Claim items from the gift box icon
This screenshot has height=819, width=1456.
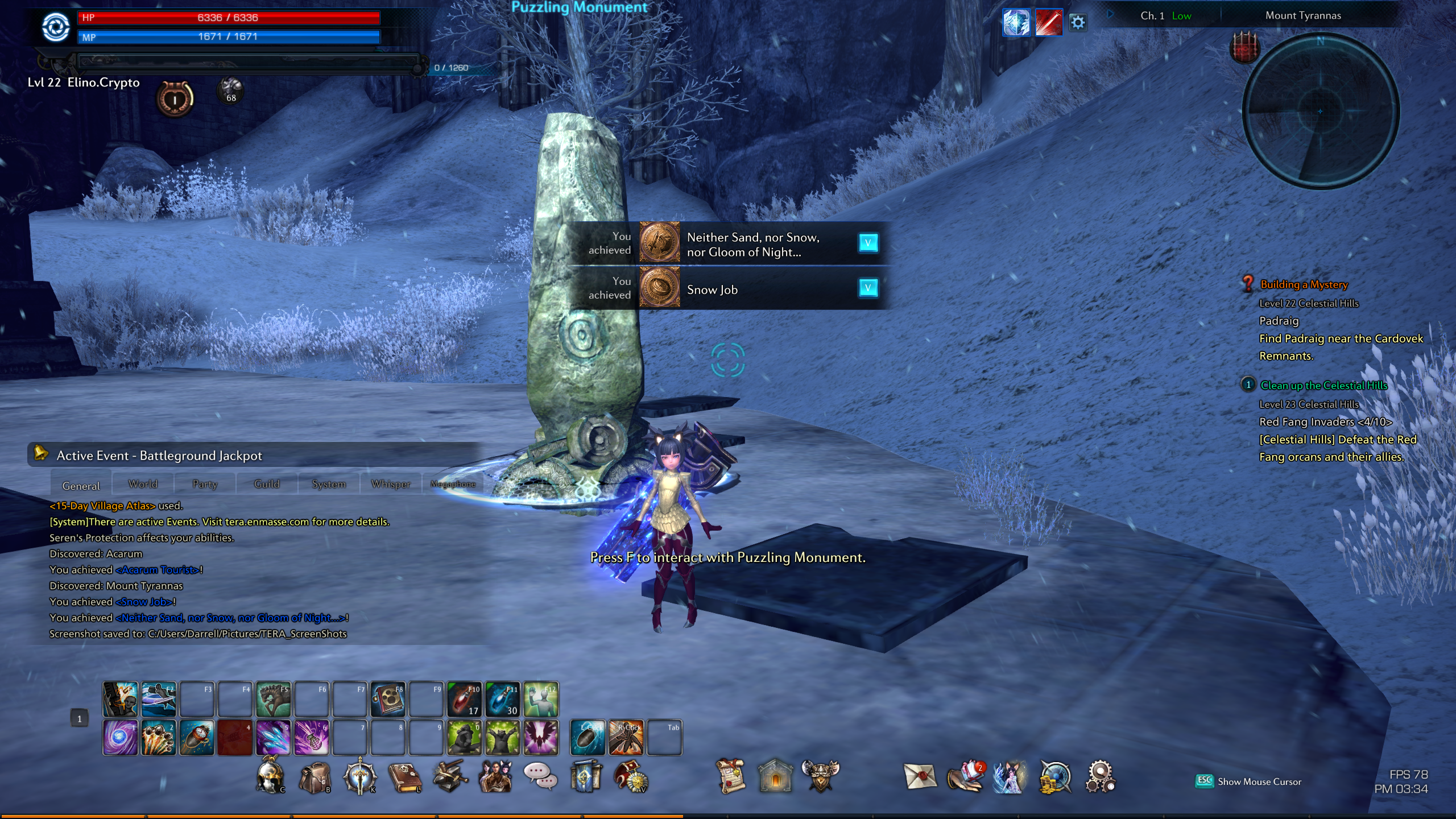[x=965, y=777]
